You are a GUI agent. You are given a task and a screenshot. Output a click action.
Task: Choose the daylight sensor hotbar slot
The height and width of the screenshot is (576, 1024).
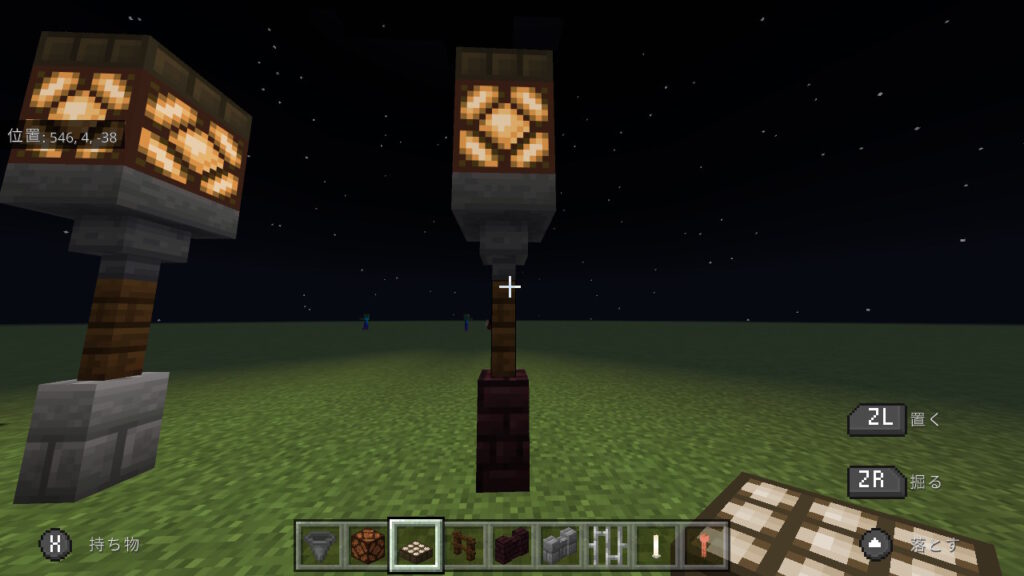pos(414,546)
